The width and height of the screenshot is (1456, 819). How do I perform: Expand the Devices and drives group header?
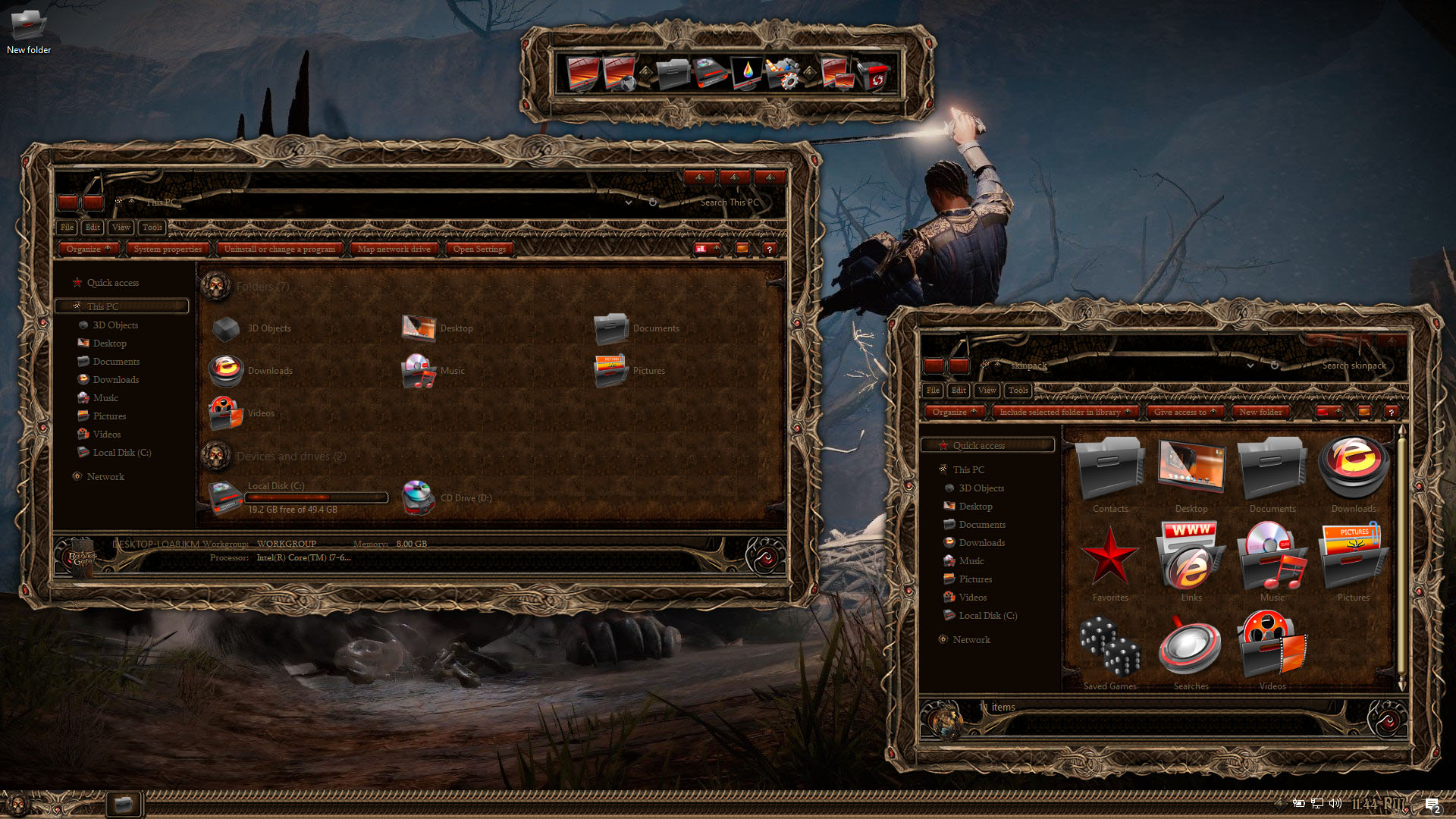pos(291,457)
